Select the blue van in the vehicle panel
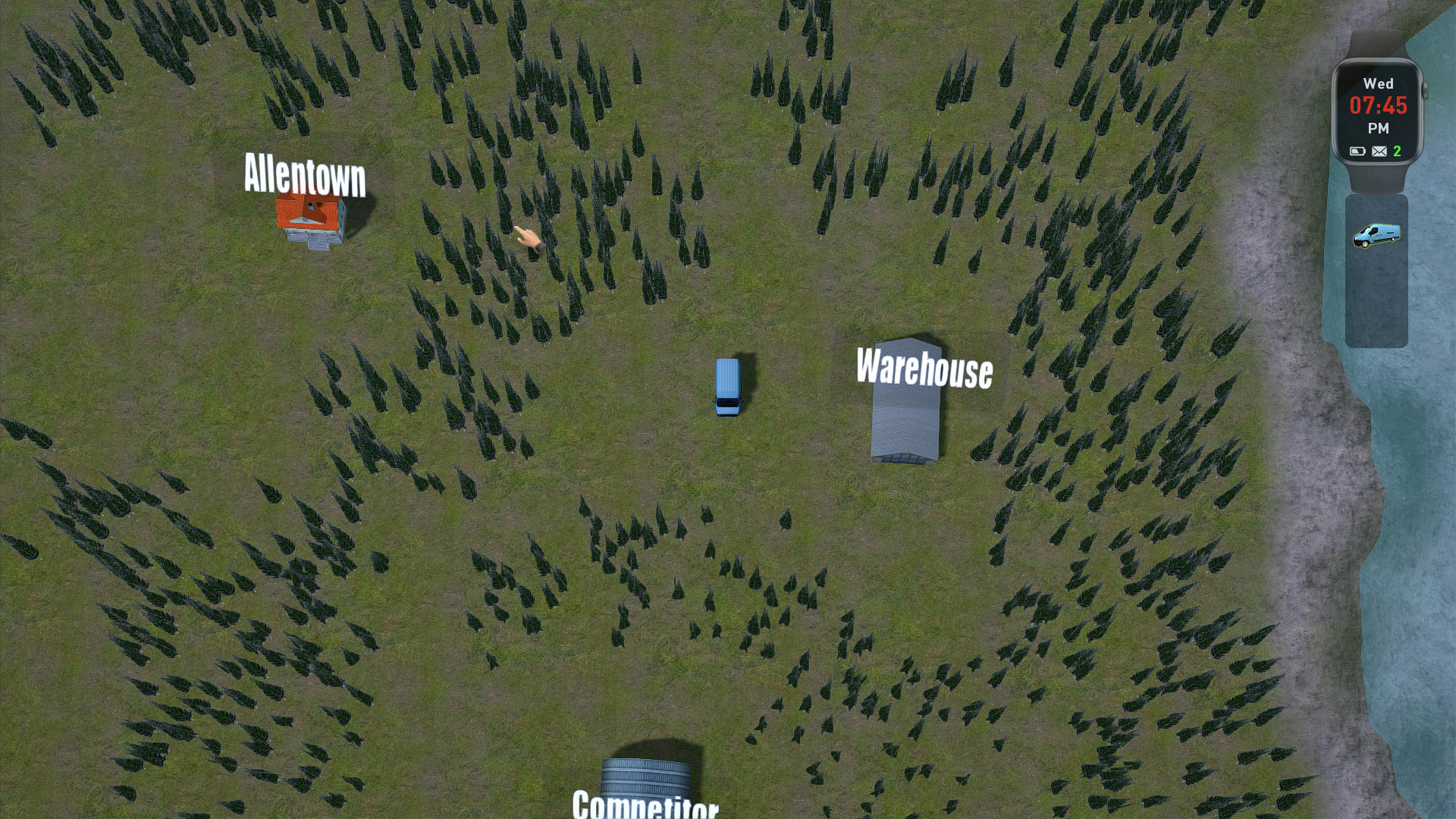Screen dimensions: 1456x819 tap(1376, 235)
